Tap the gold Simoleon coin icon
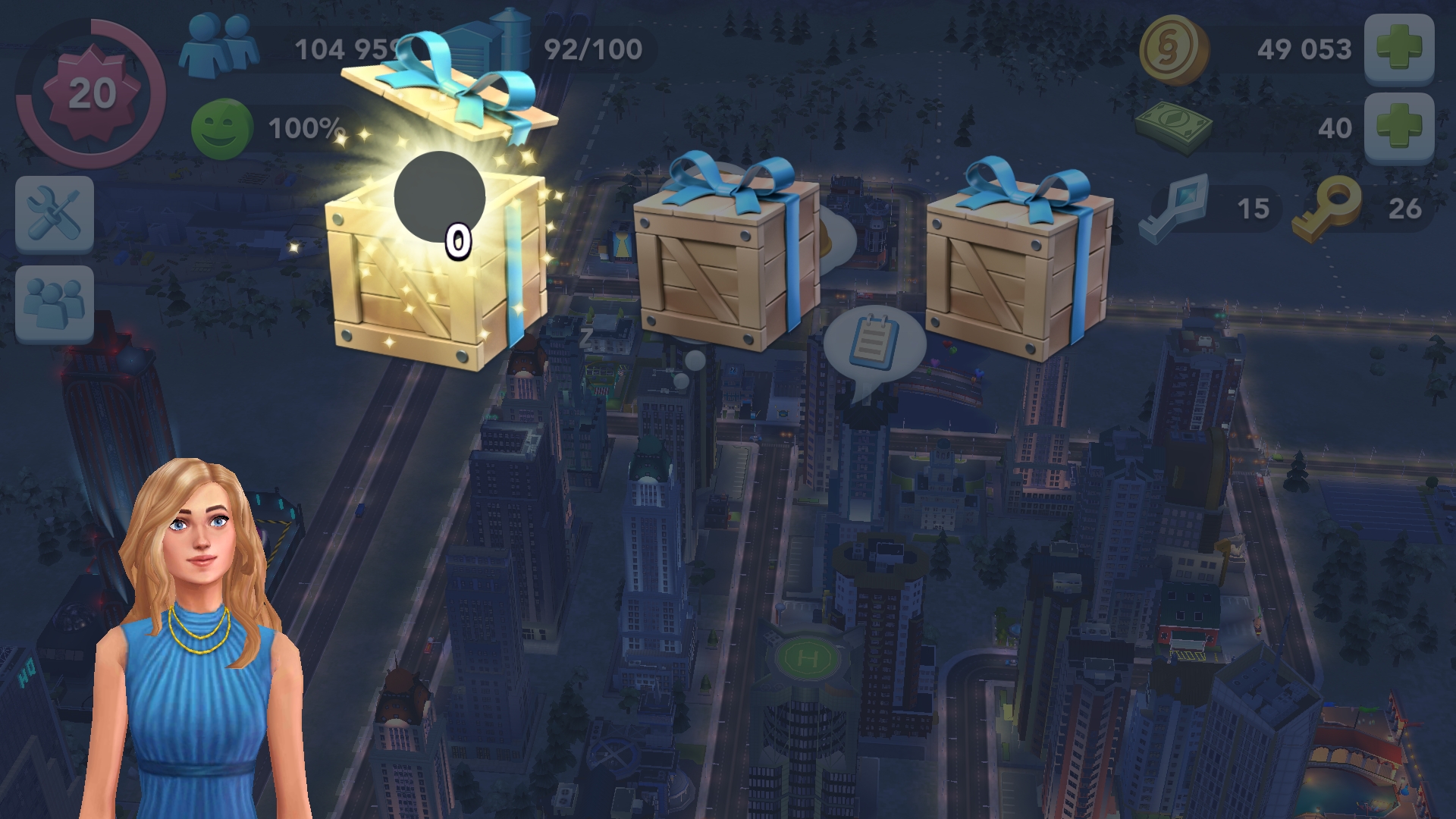This screenshot has height=819, width=1456. pos(1172,50)
